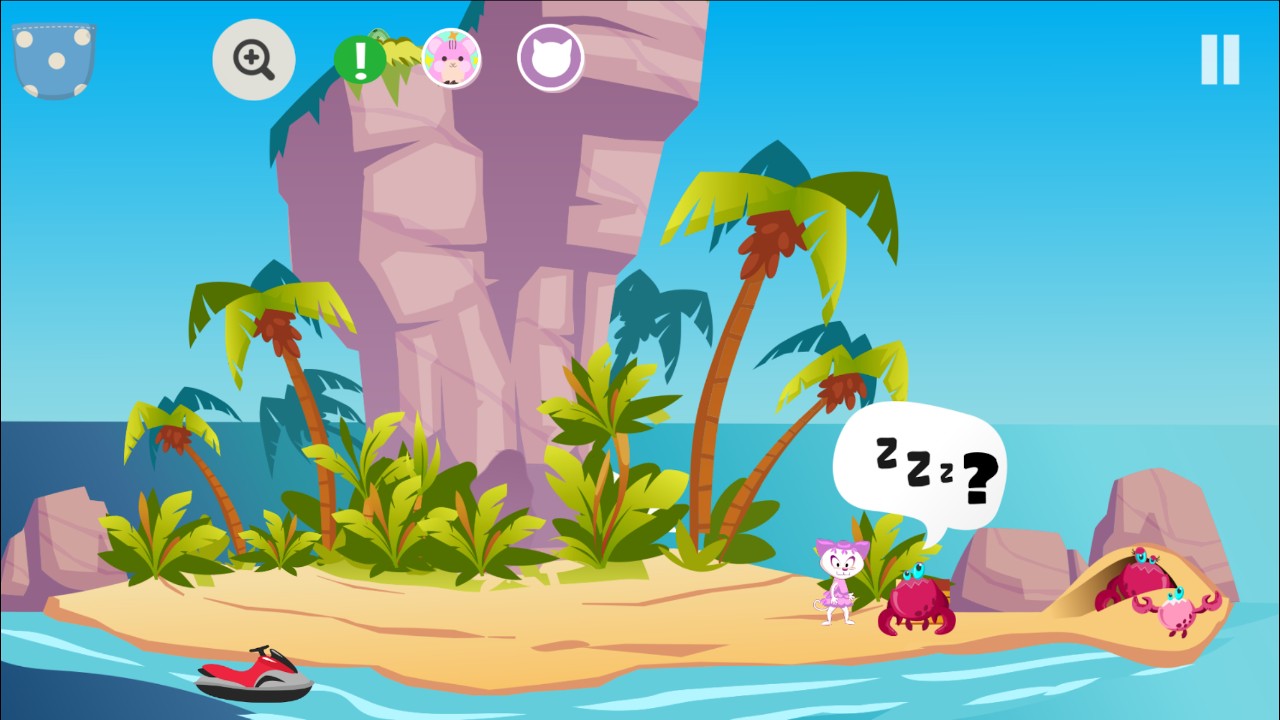
Task: Open the polka-dot pocket inventory
Action: pyautogui.click(x=53, y=62)
